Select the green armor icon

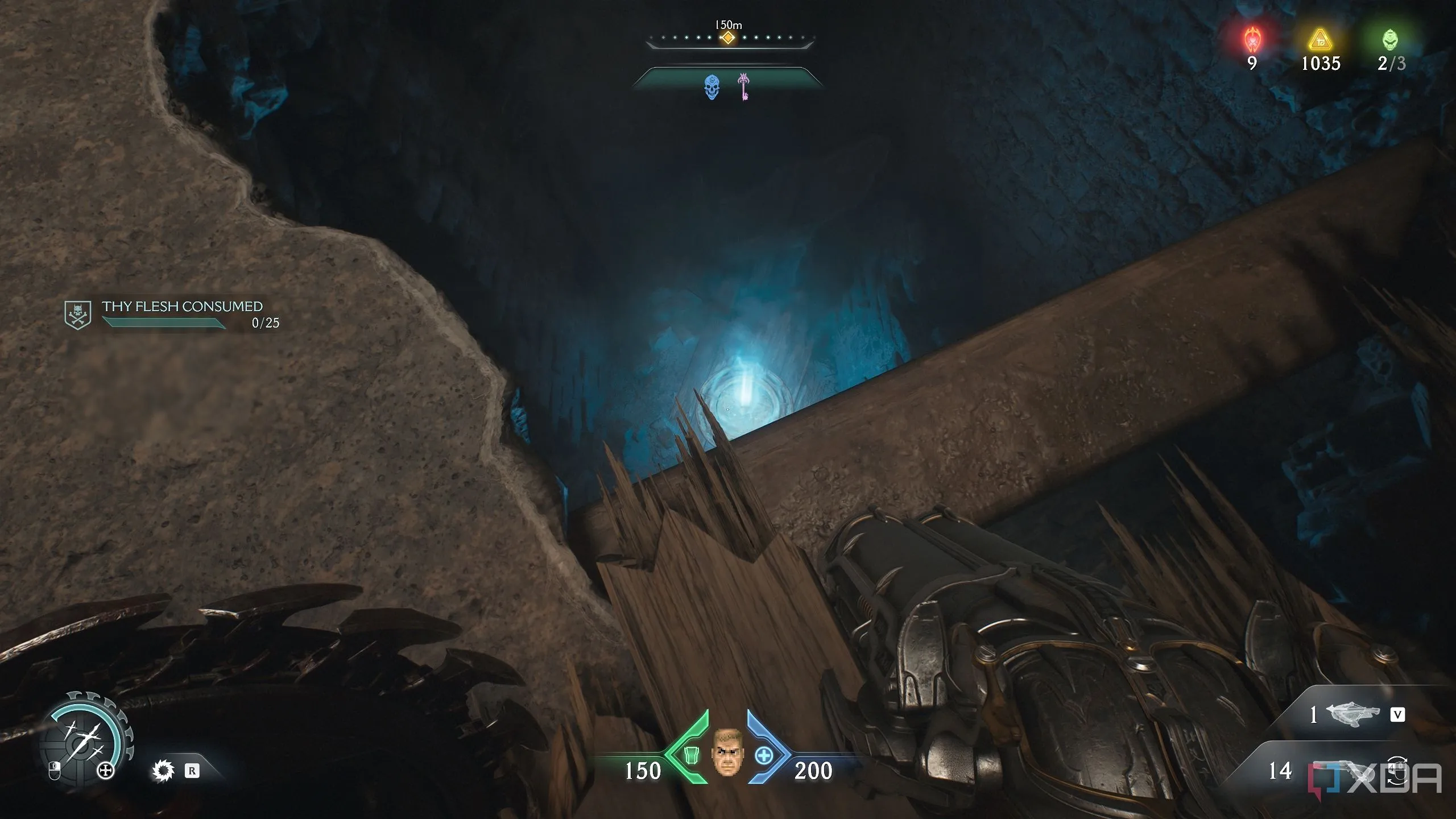click(690, 755)
